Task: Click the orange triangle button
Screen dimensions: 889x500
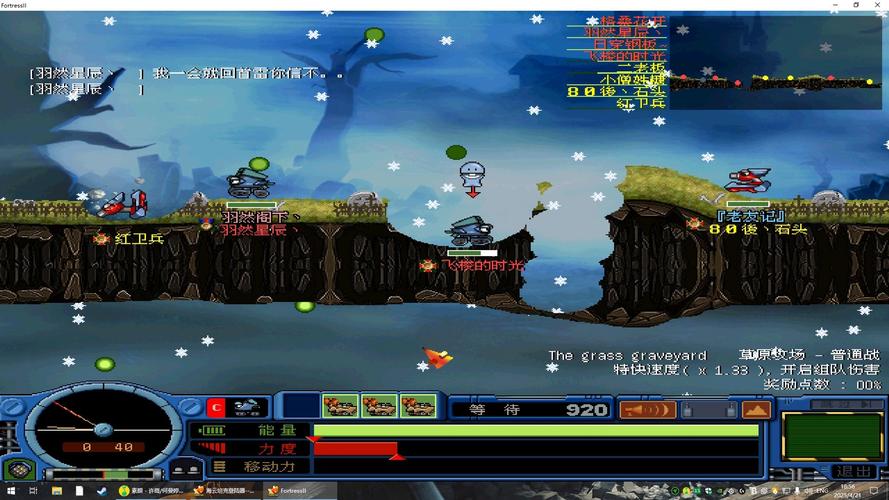Action: [x=756, y=409]
